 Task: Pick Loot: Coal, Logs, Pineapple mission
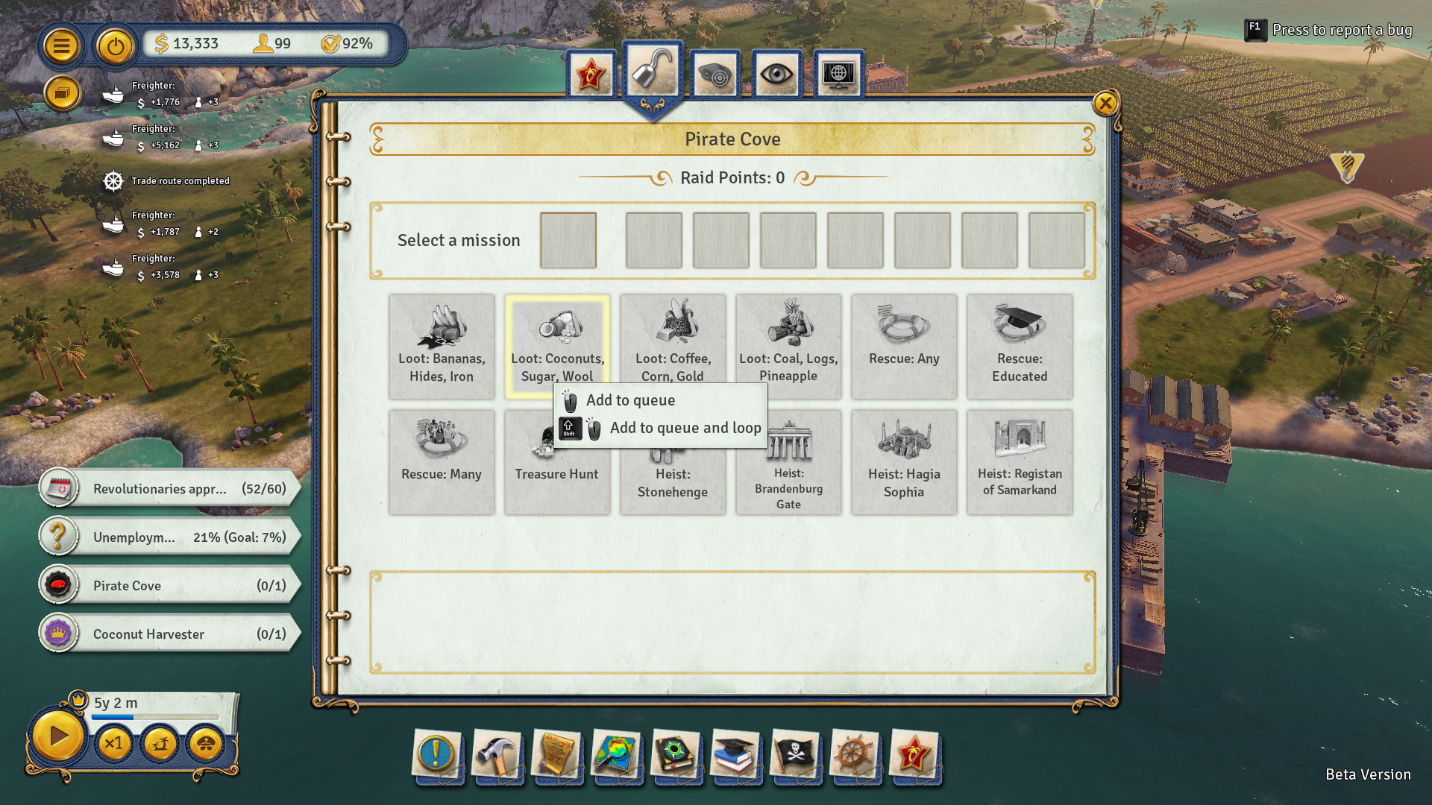pyautogui.click(x=788, y=346)
